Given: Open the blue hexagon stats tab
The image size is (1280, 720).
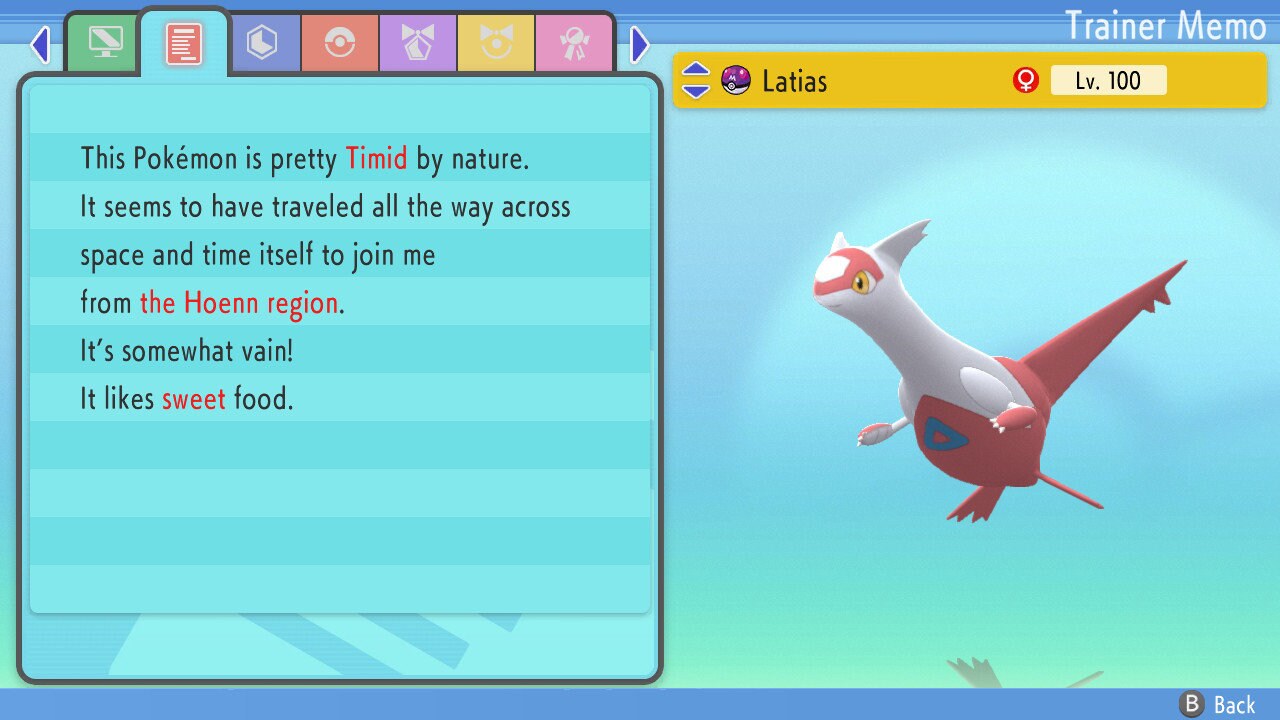Looking at the screenshot, I should tap(262, 43).
